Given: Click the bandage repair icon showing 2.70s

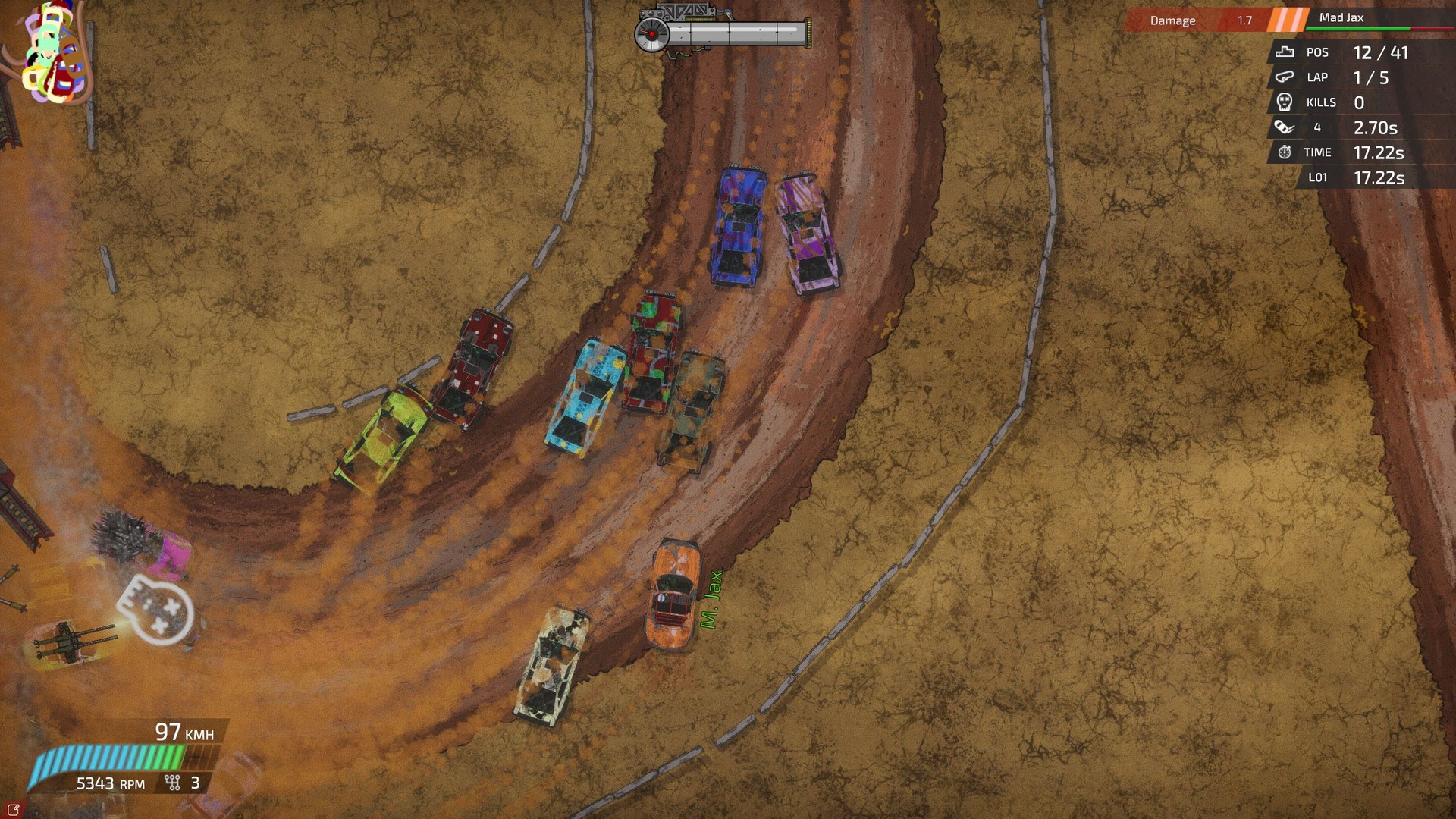Looking at the screenshot, I should pos(1283,127).
